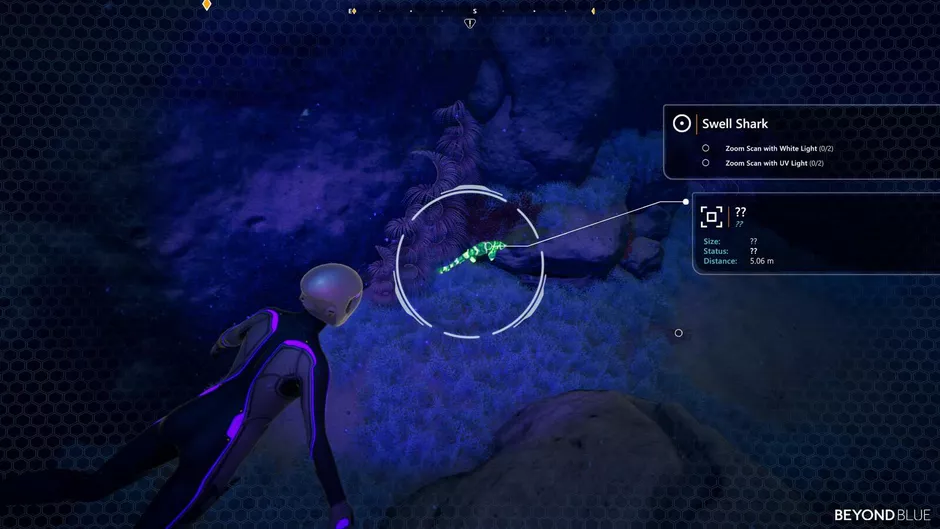
Task: Choose the Zoom Scan with UV Light objective
Action: 774,163
